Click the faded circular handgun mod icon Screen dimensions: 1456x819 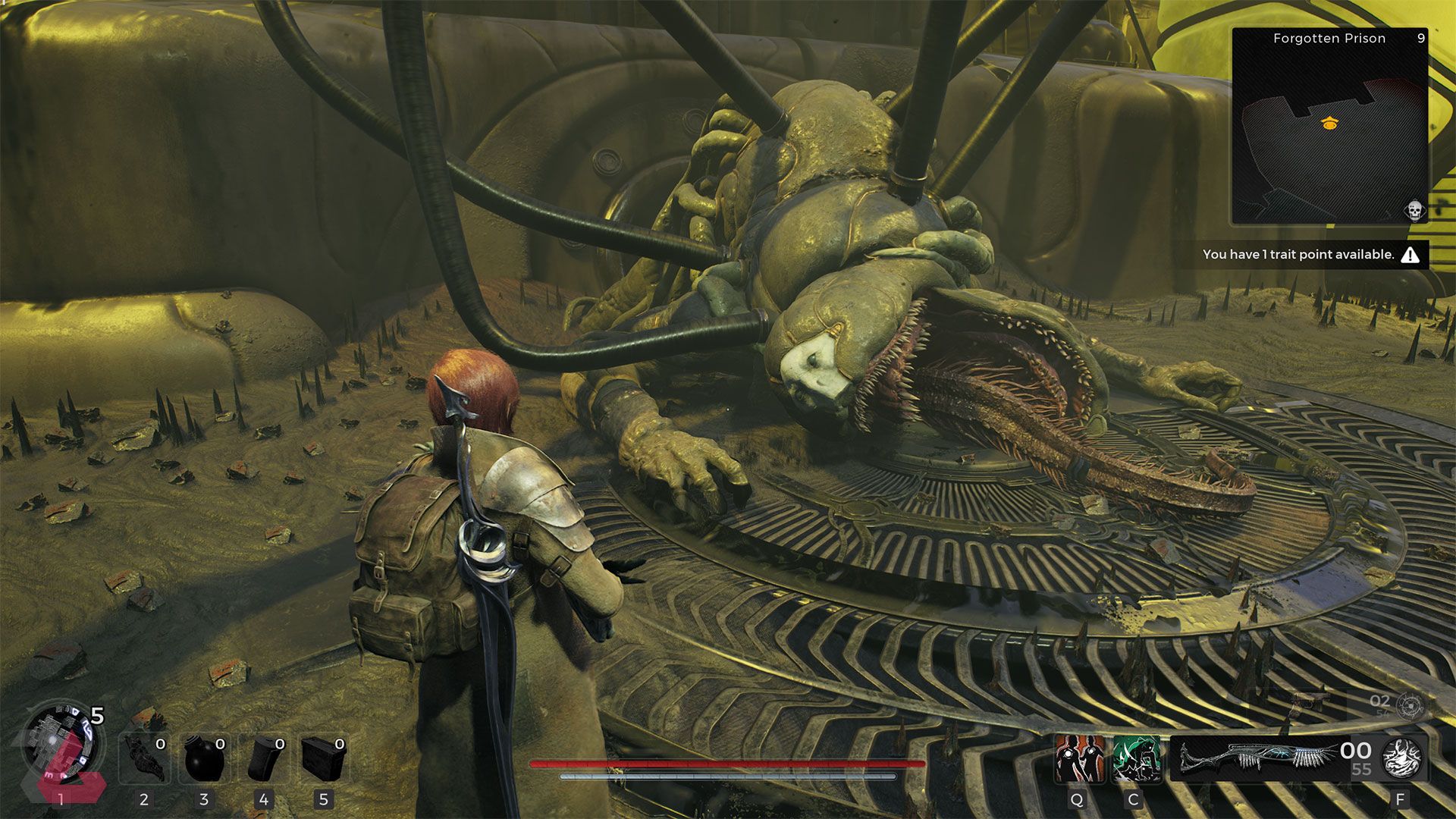1410,706
